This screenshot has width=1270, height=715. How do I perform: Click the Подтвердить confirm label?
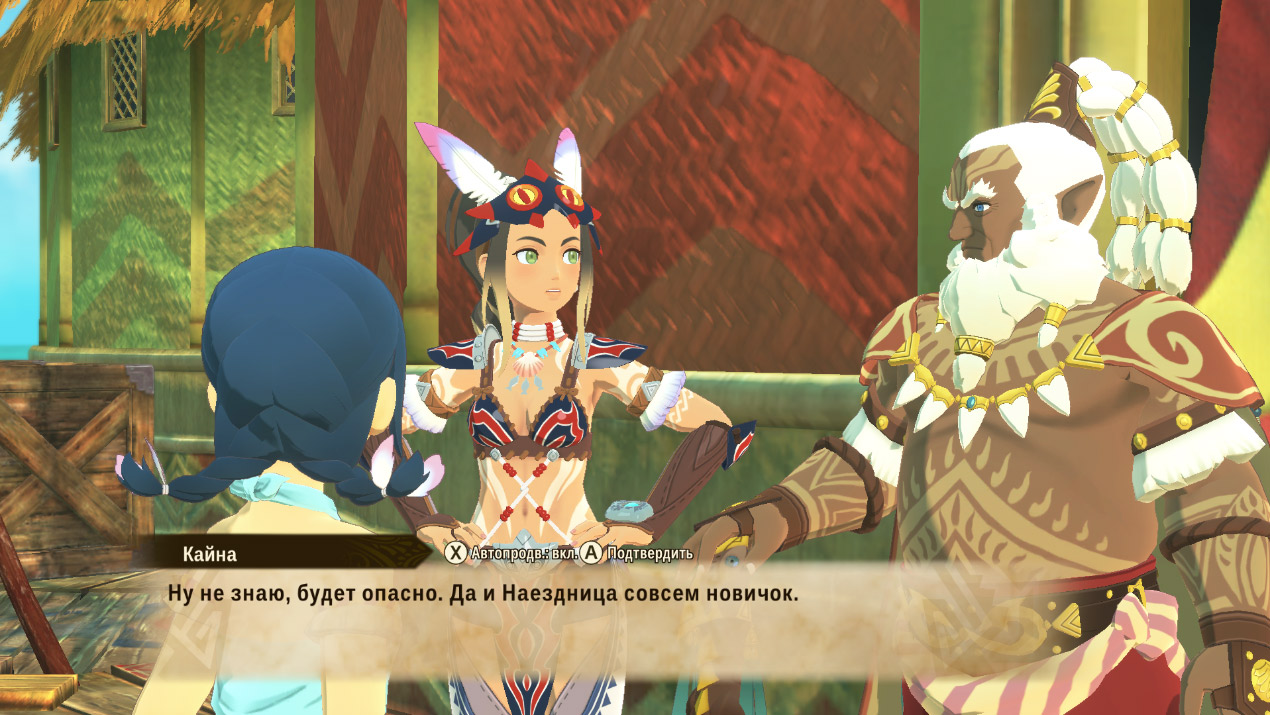[649, 553]
